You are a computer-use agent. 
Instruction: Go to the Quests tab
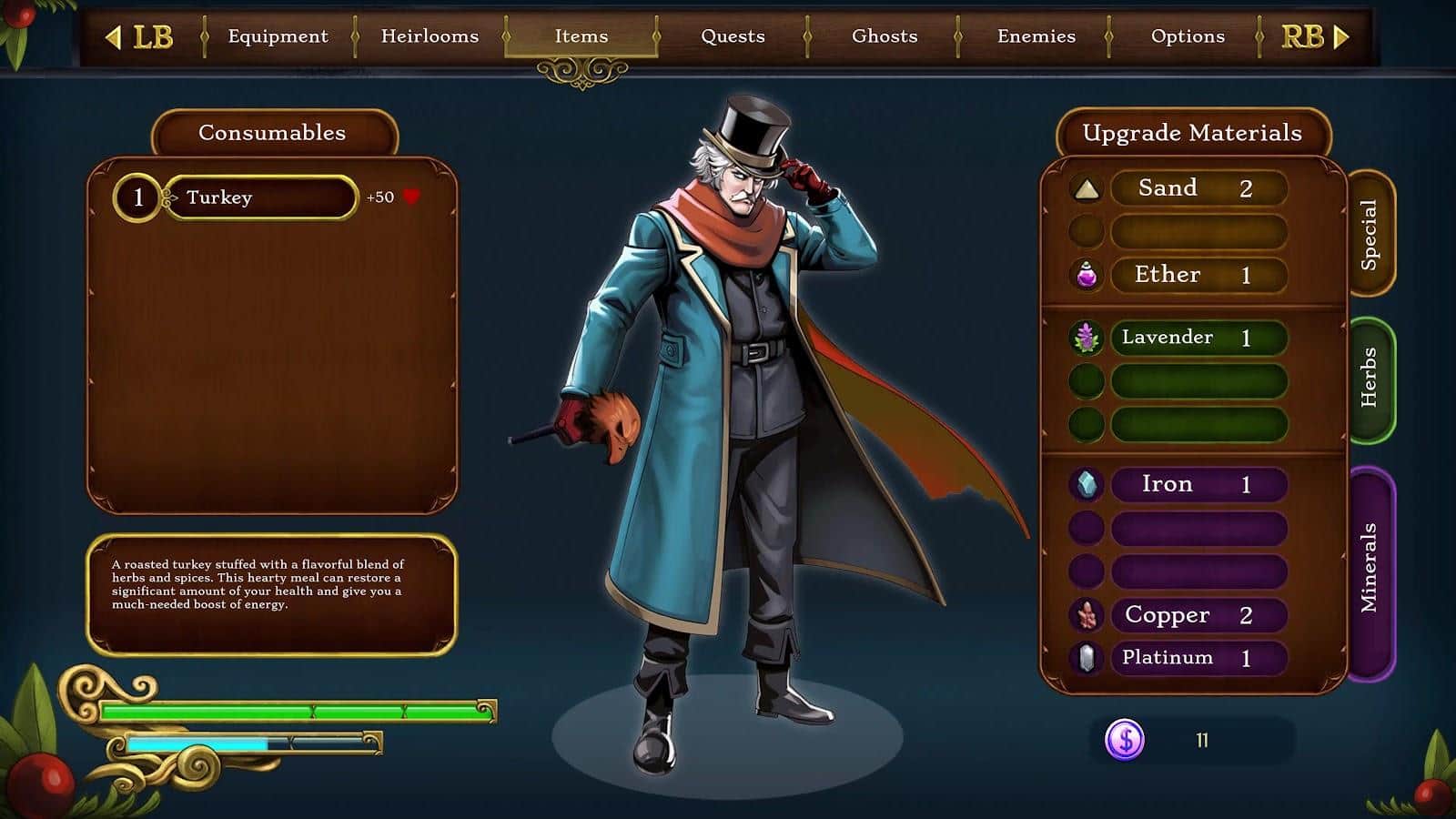(733, 36)
